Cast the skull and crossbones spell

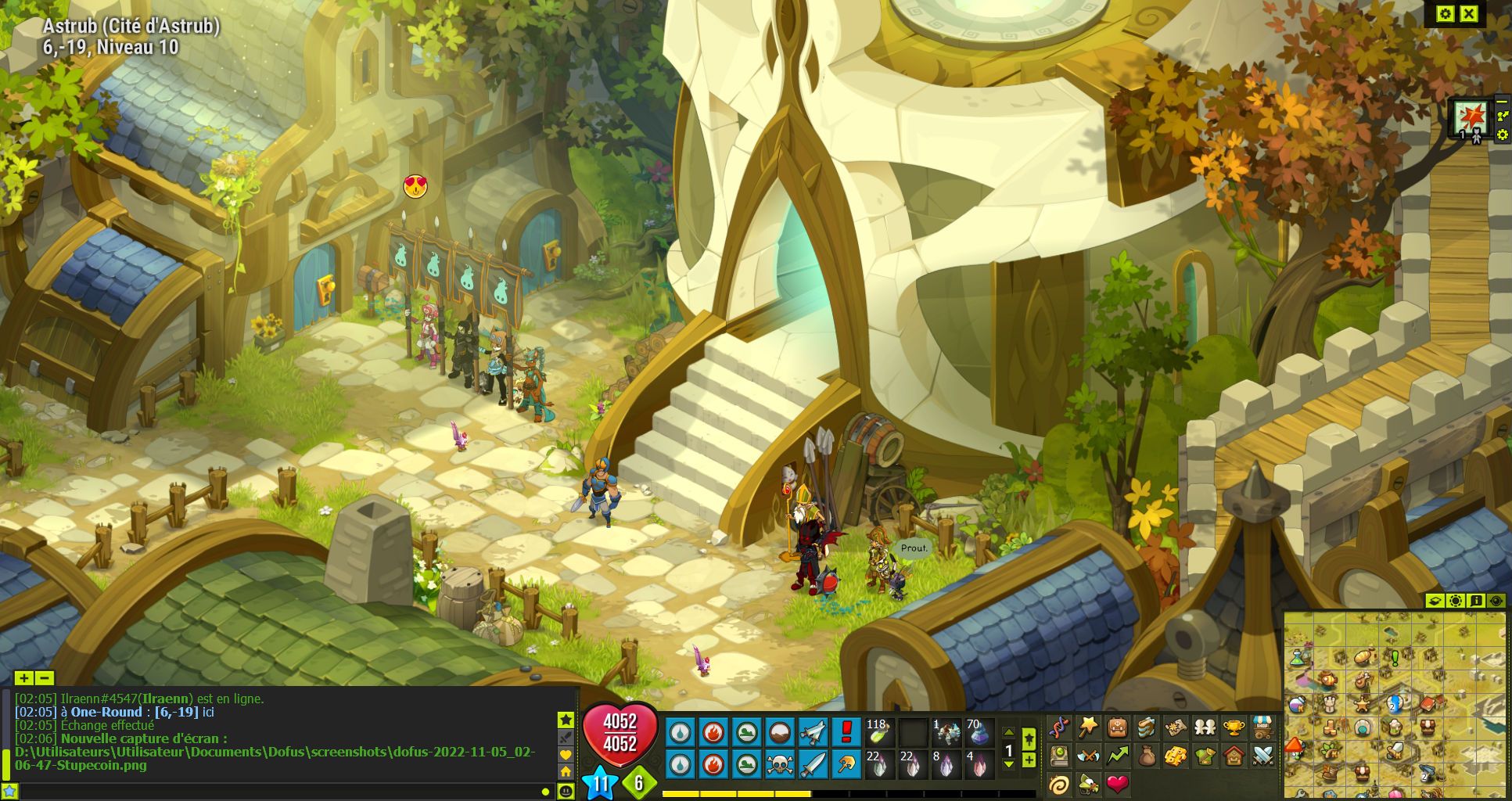tap(779, 763)
